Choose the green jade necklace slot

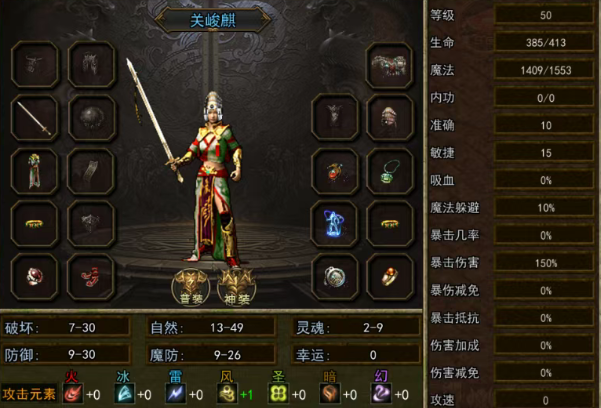[x=390, y=171]
